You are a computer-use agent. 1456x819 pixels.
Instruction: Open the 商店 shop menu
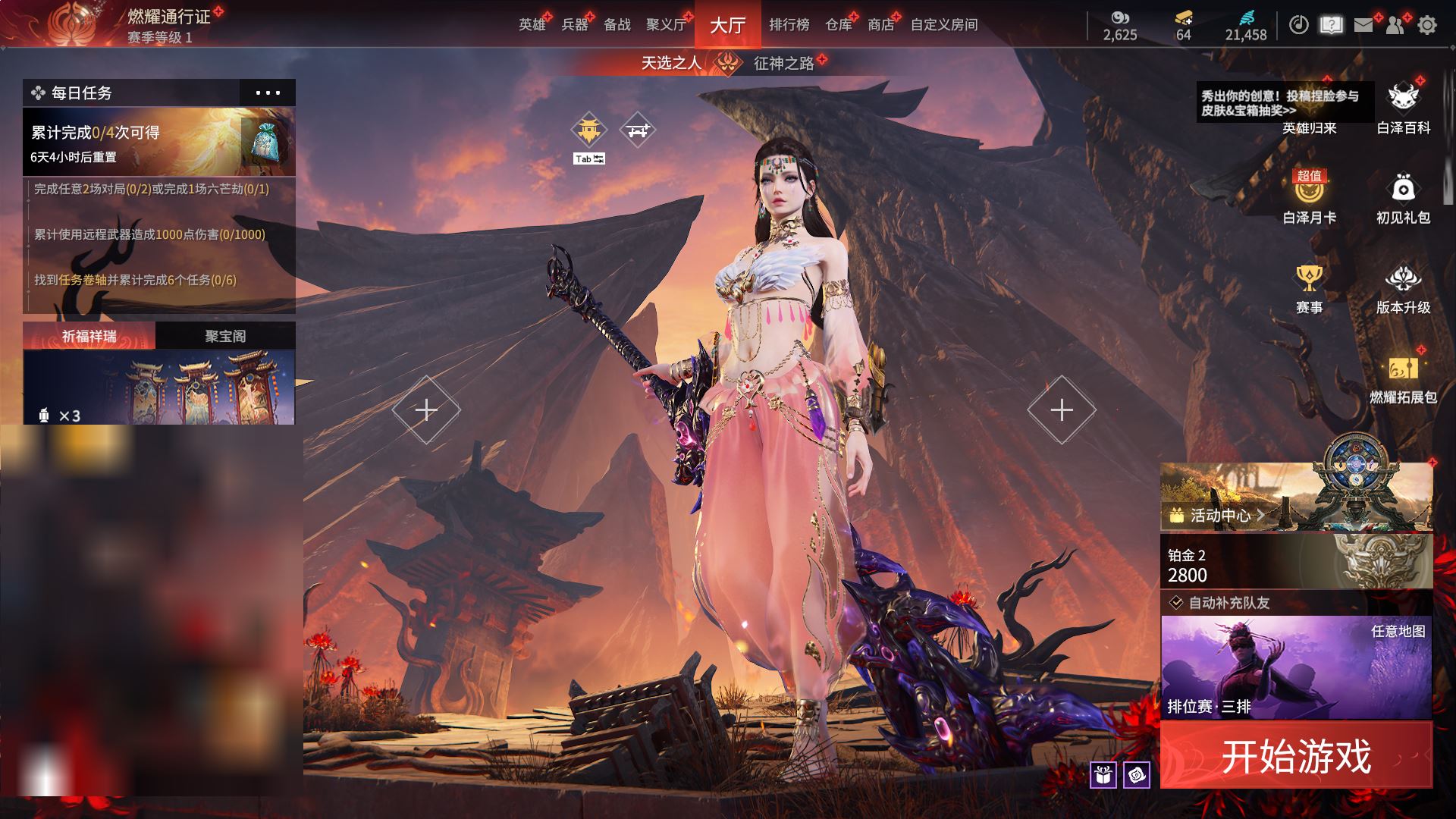click(880, 25)
